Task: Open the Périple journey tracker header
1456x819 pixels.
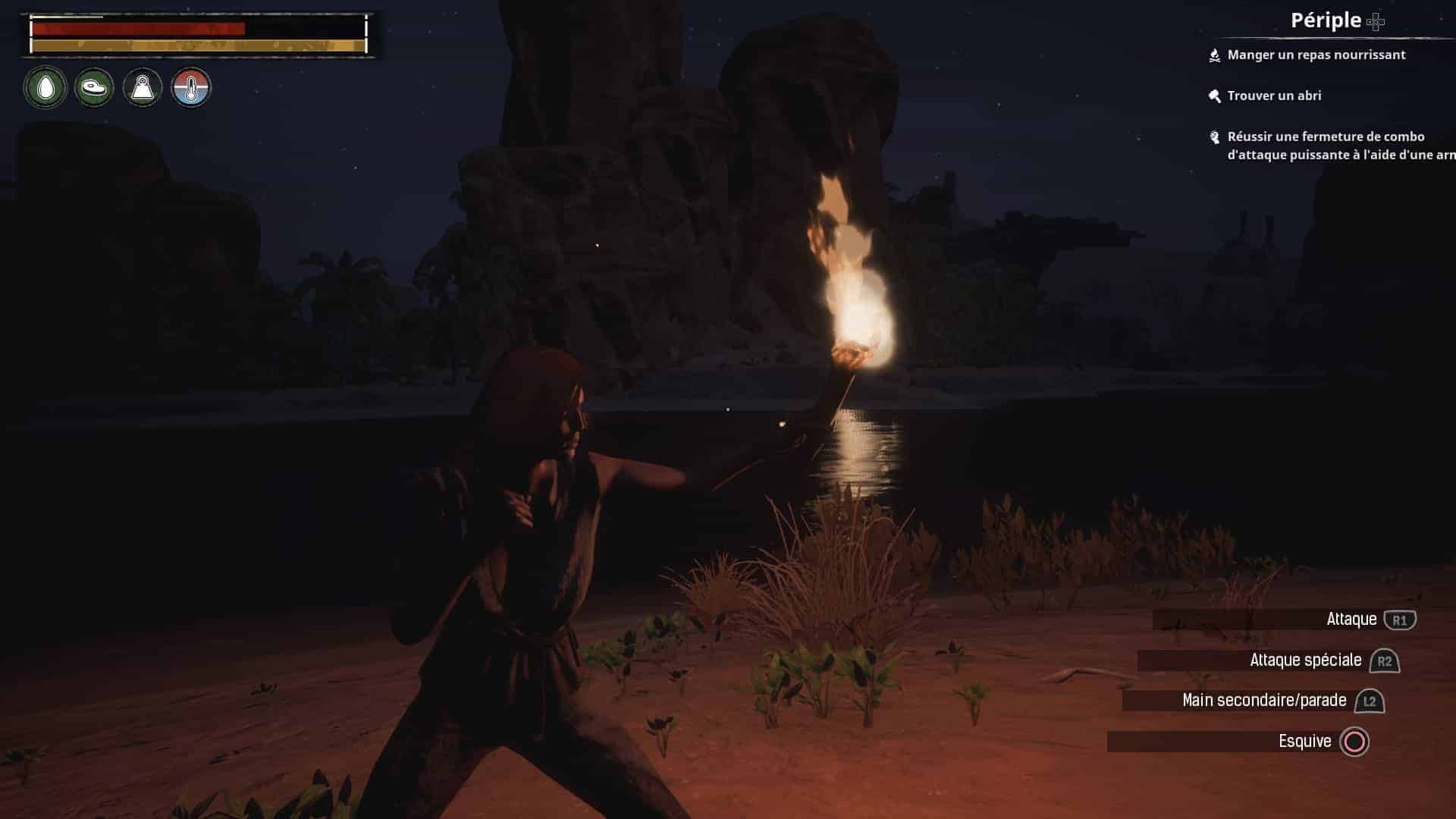Action: coord(1326,20)
